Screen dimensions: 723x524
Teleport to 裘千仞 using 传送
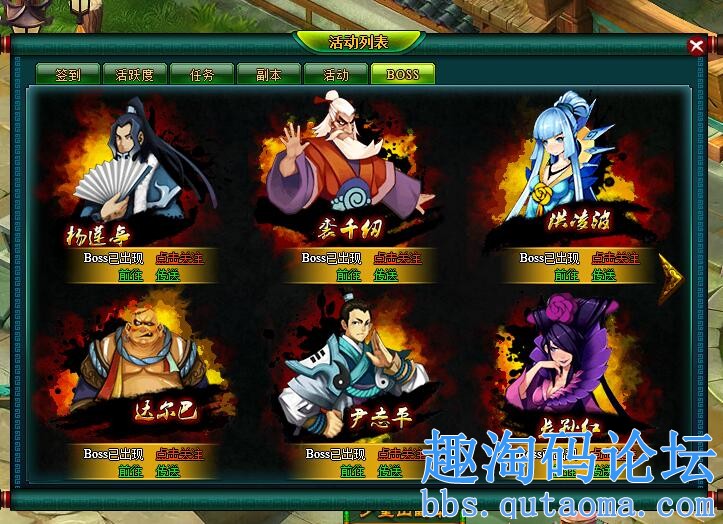(386, 275)
